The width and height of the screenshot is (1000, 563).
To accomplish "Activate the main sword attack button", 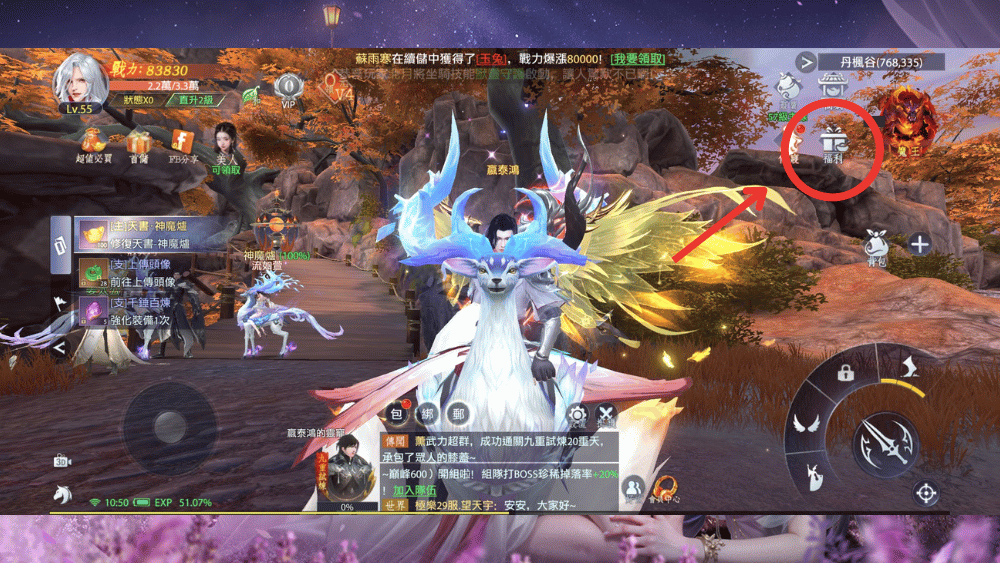I will coord(884,441).
